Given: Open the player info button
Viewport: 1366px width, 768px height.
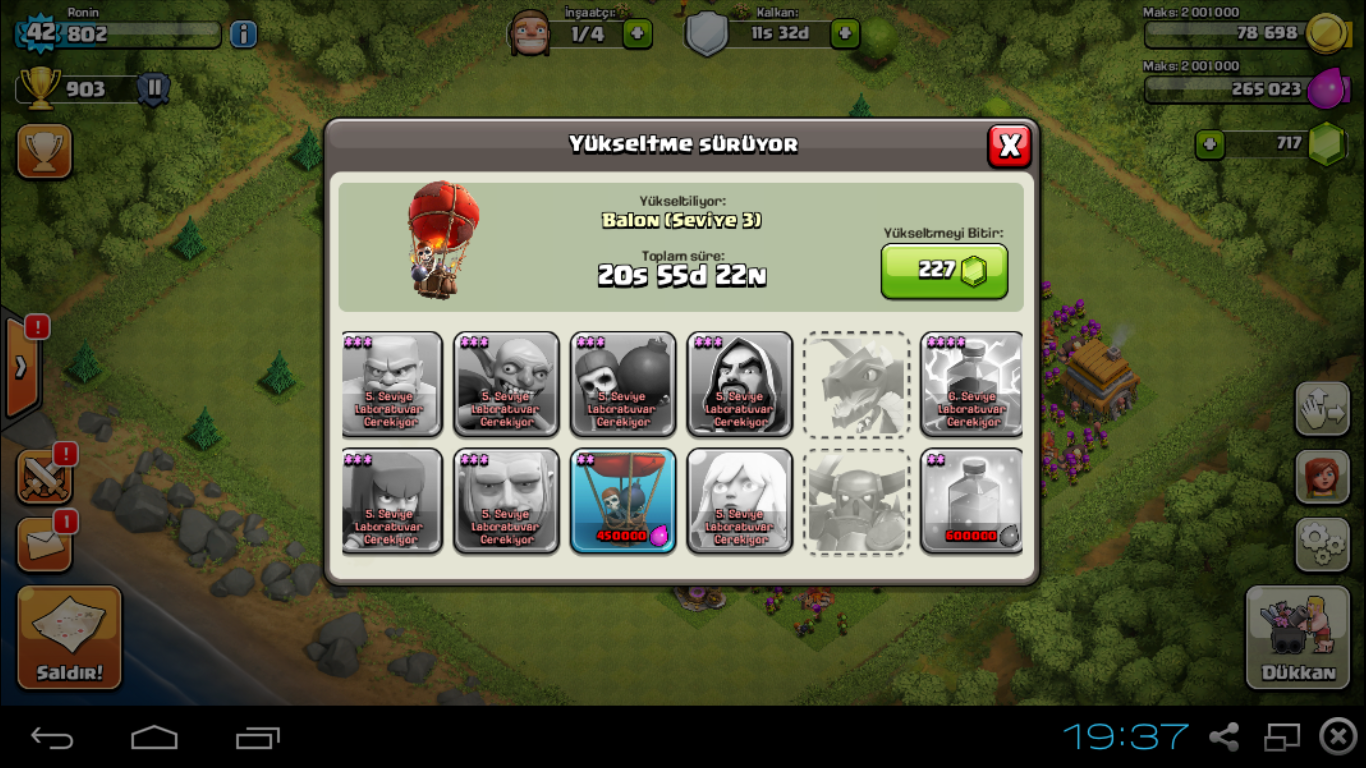Looking at the screenshot, I should (243, 35).
